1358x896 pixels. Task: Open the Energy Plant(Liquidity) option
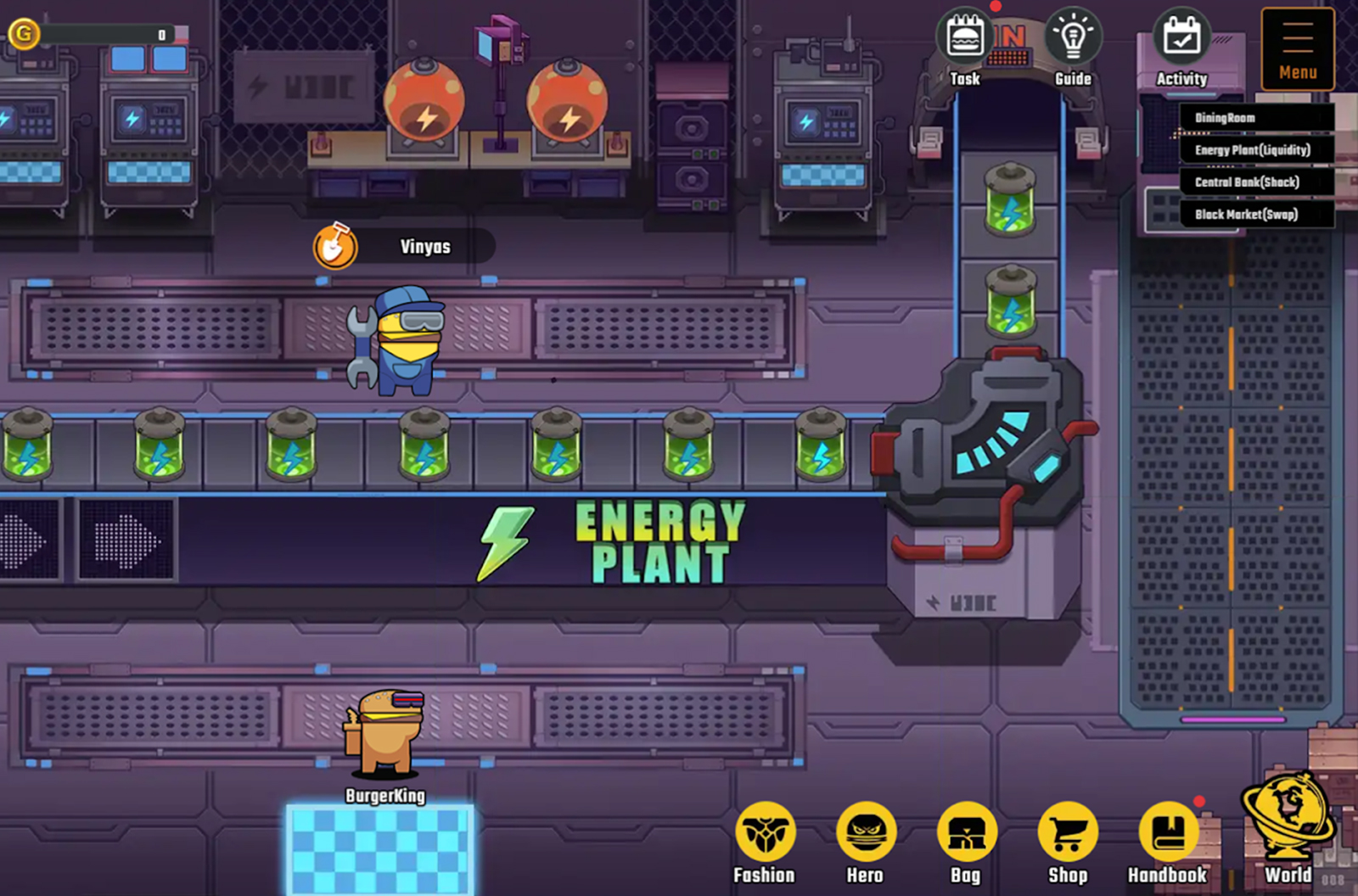click(1252, 150)
